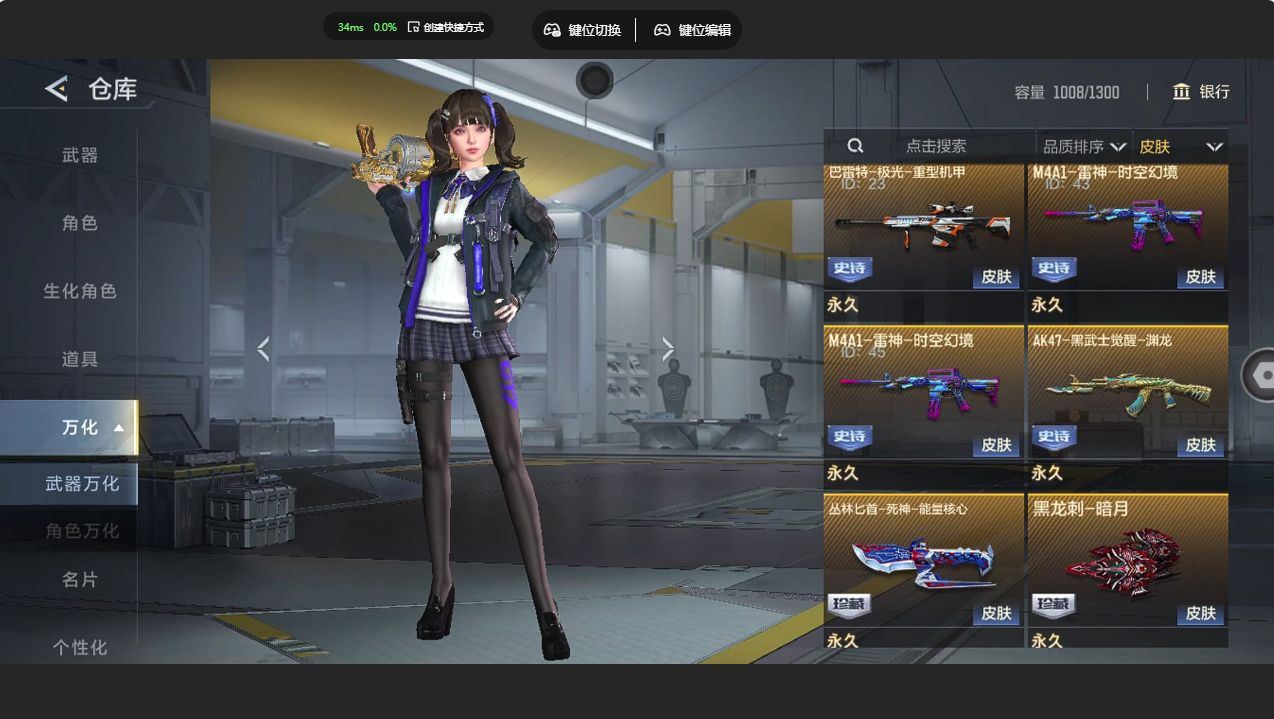Select the AK47-黑武士觉醒-渊龙 skin
The image size is (1274, 719).
(1127, 393)
